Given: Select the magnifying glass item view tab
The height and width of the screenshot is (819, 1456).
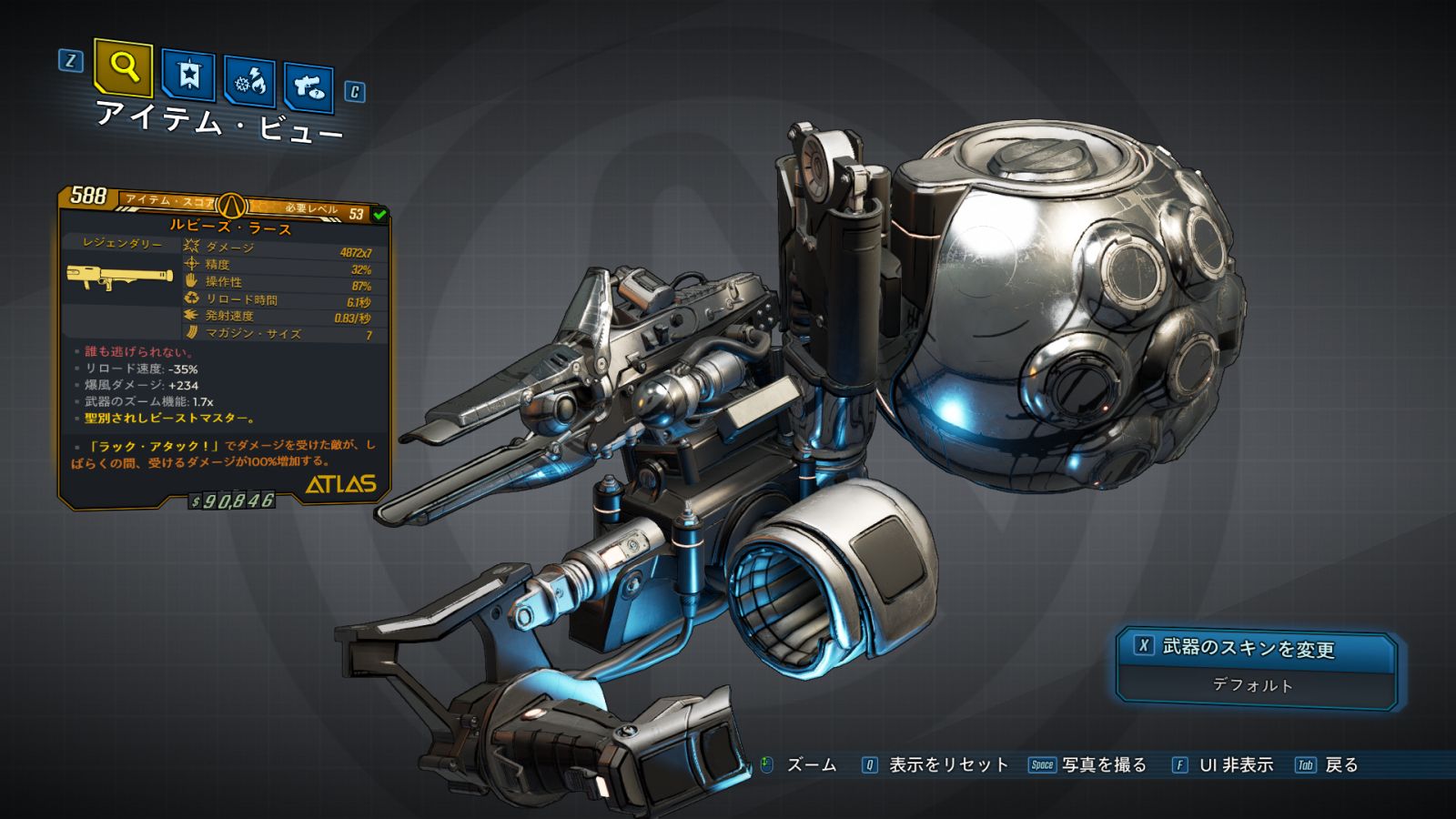Looking at the screenshot, I should coord(123,67).
